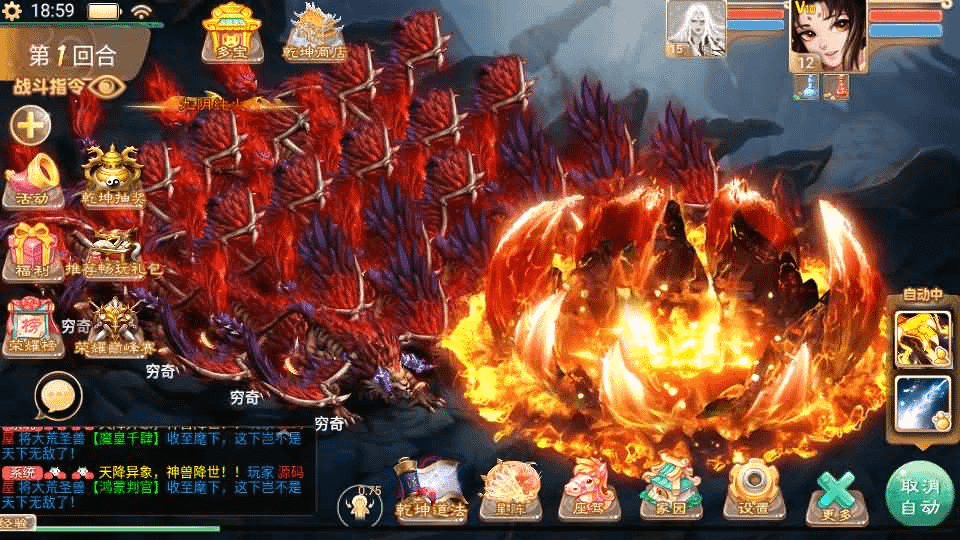
Task: Open the 荣耀榜 ranking board
Action: point(33,326)
